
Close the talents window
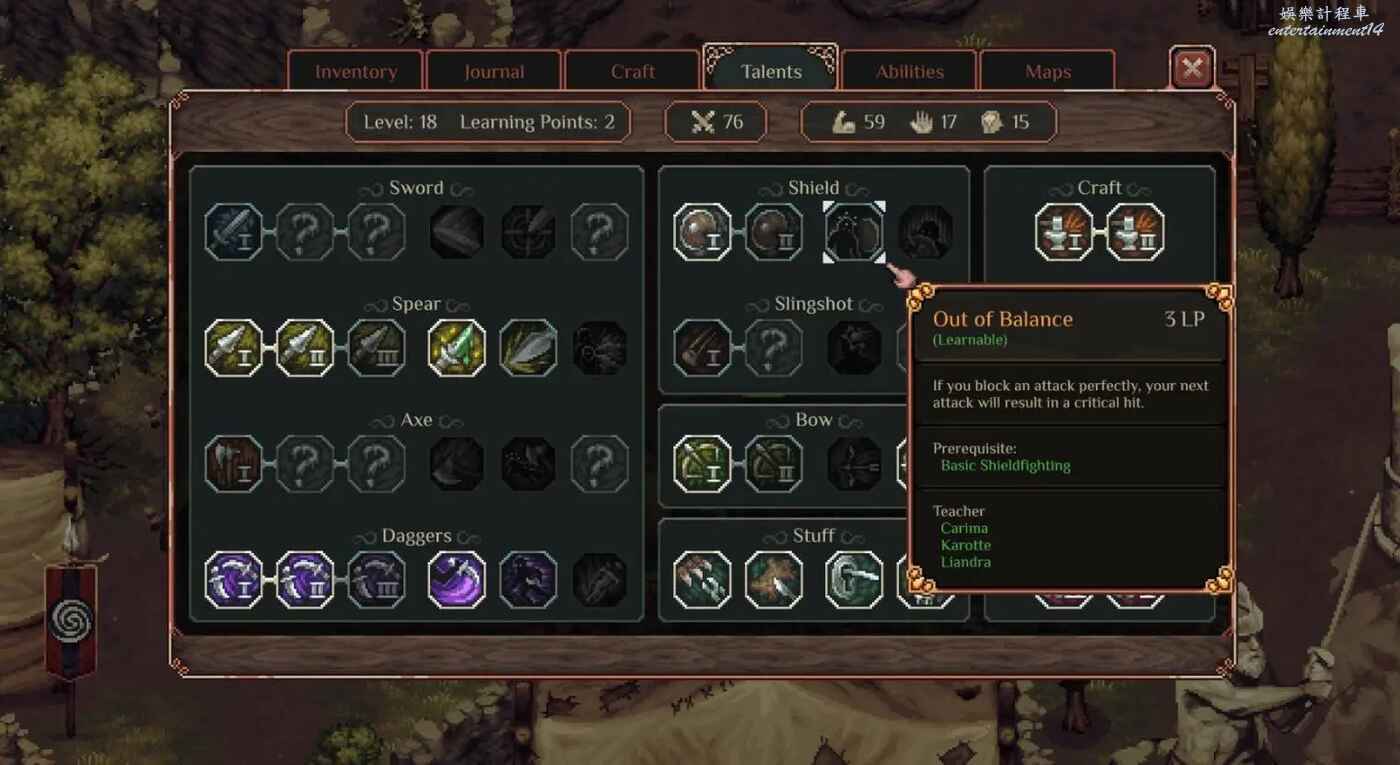tap(1191, 69)
